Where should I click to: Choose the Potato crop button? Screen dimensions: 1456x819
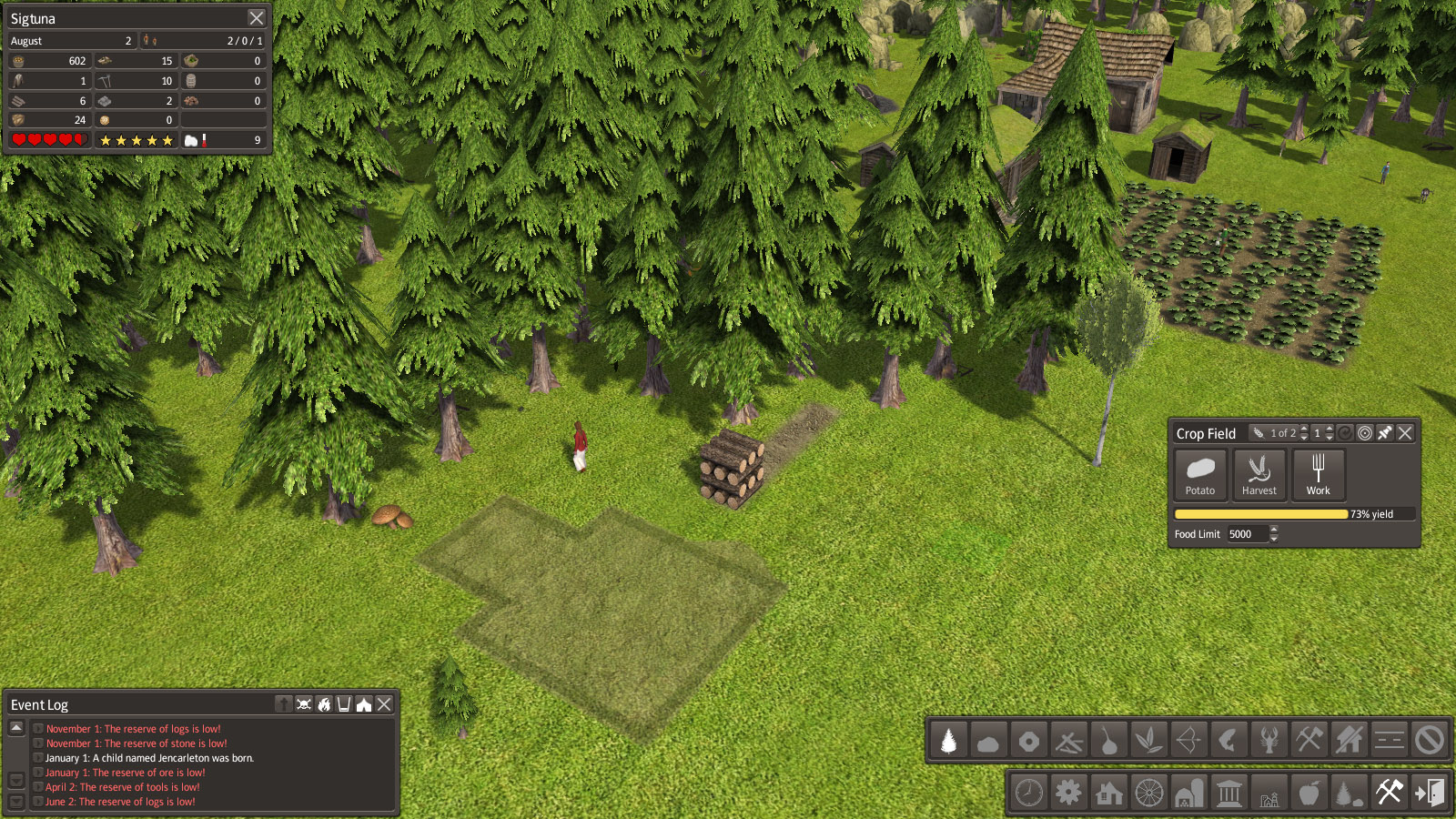[1200, 475]
